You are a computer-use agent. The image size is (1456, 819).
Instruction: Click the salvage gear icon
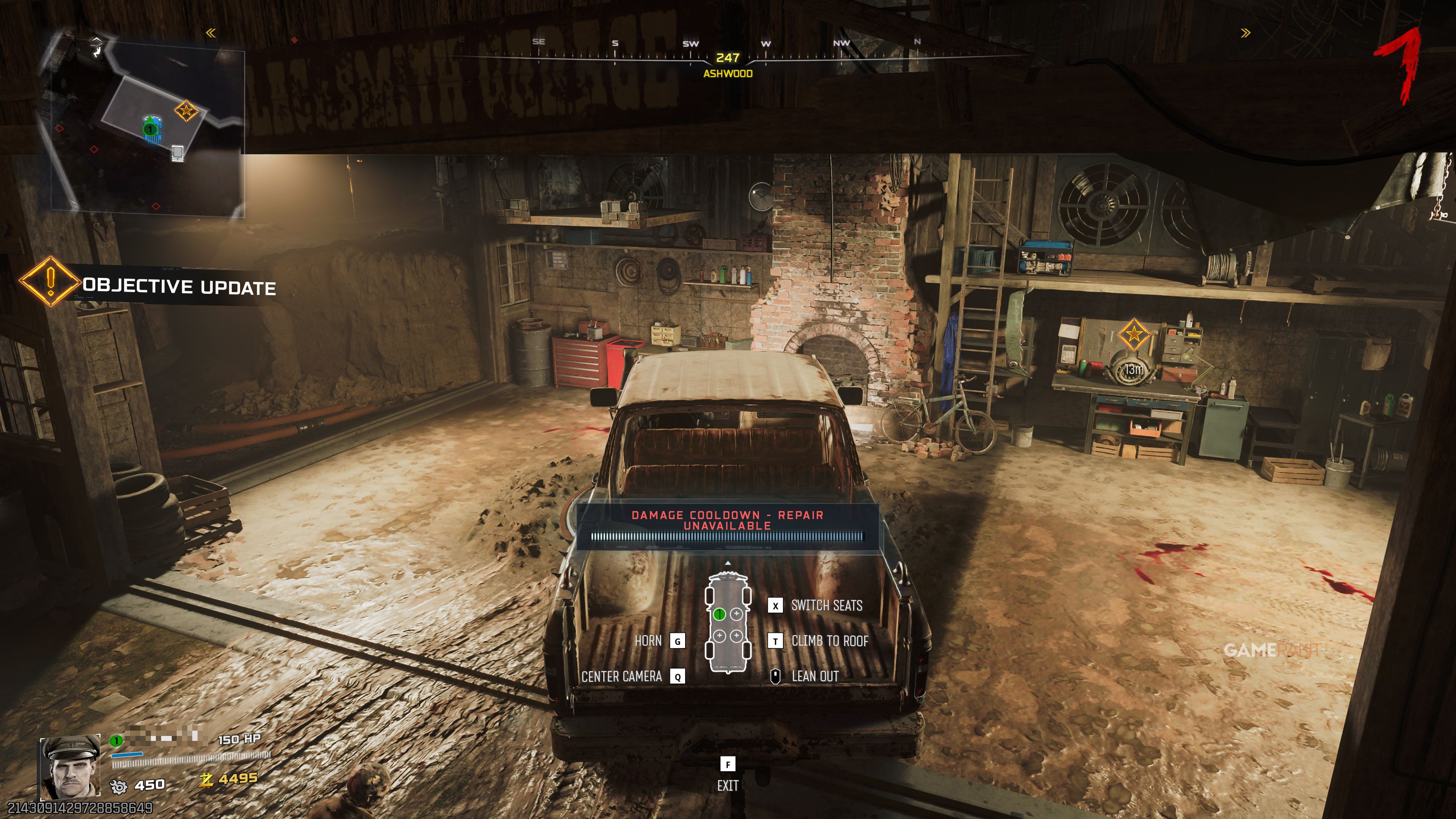pyautogui.click(x=119, y=786)
